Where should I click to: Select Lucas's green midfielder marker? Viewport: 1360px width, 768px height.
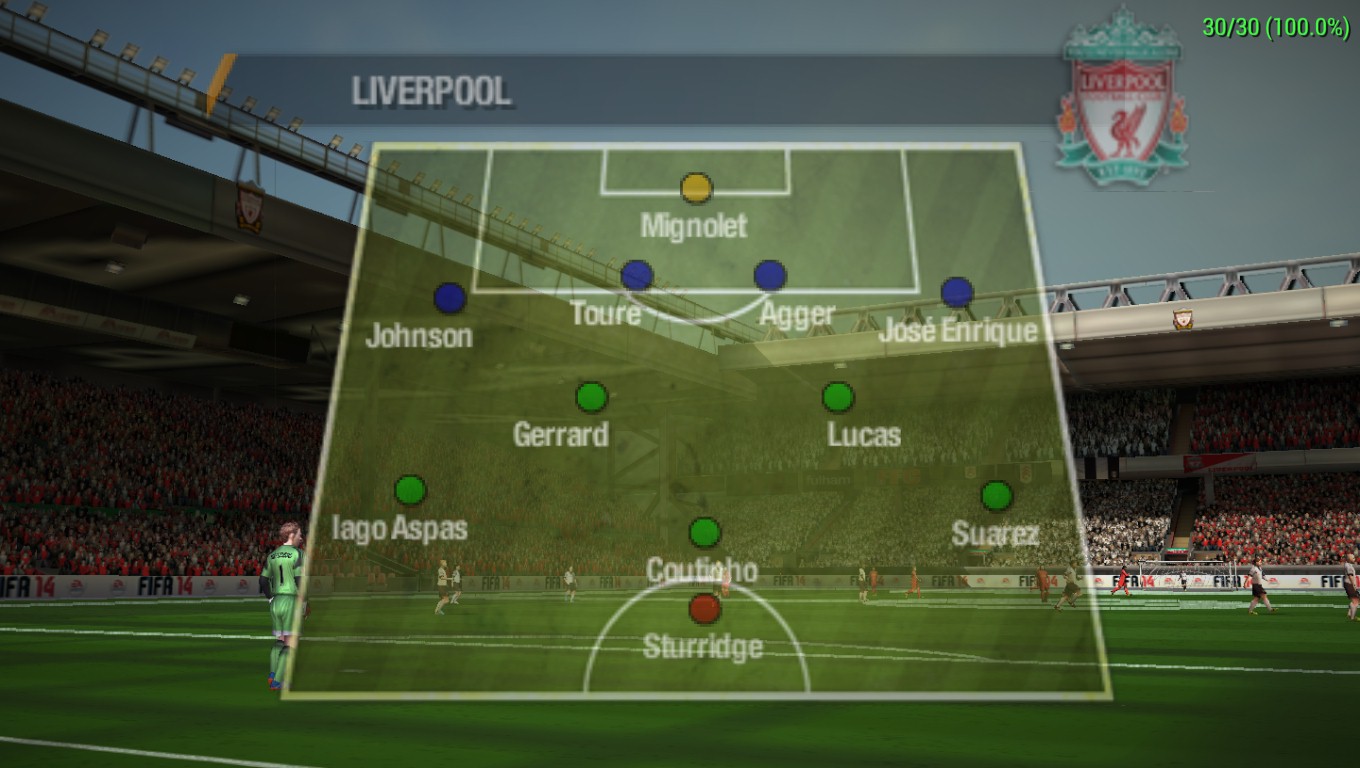[838, 397]
